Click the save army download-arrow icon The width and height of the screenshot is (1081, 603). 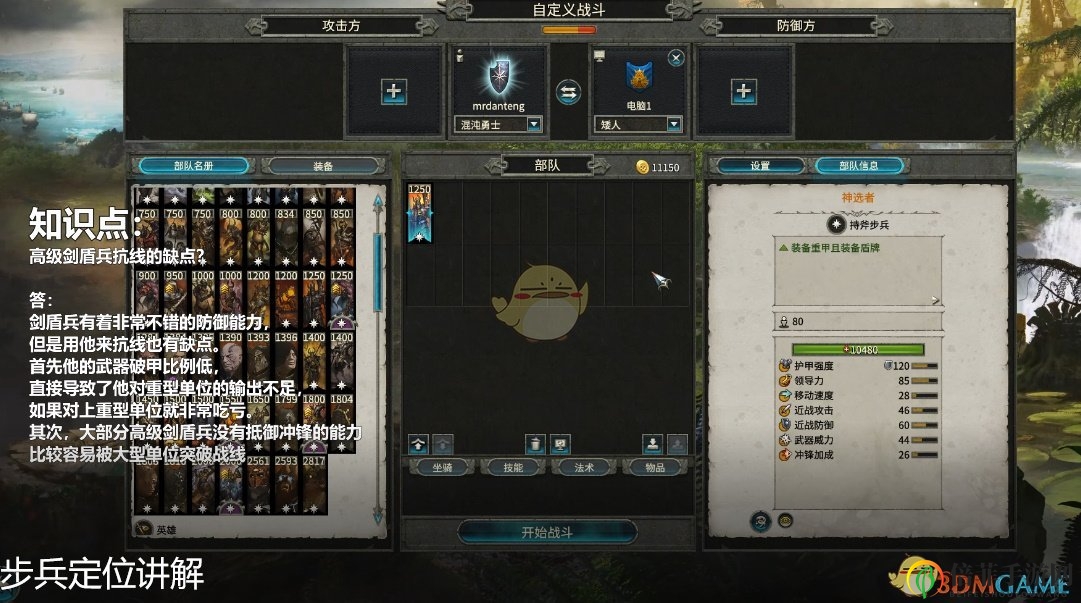[652, 443]
